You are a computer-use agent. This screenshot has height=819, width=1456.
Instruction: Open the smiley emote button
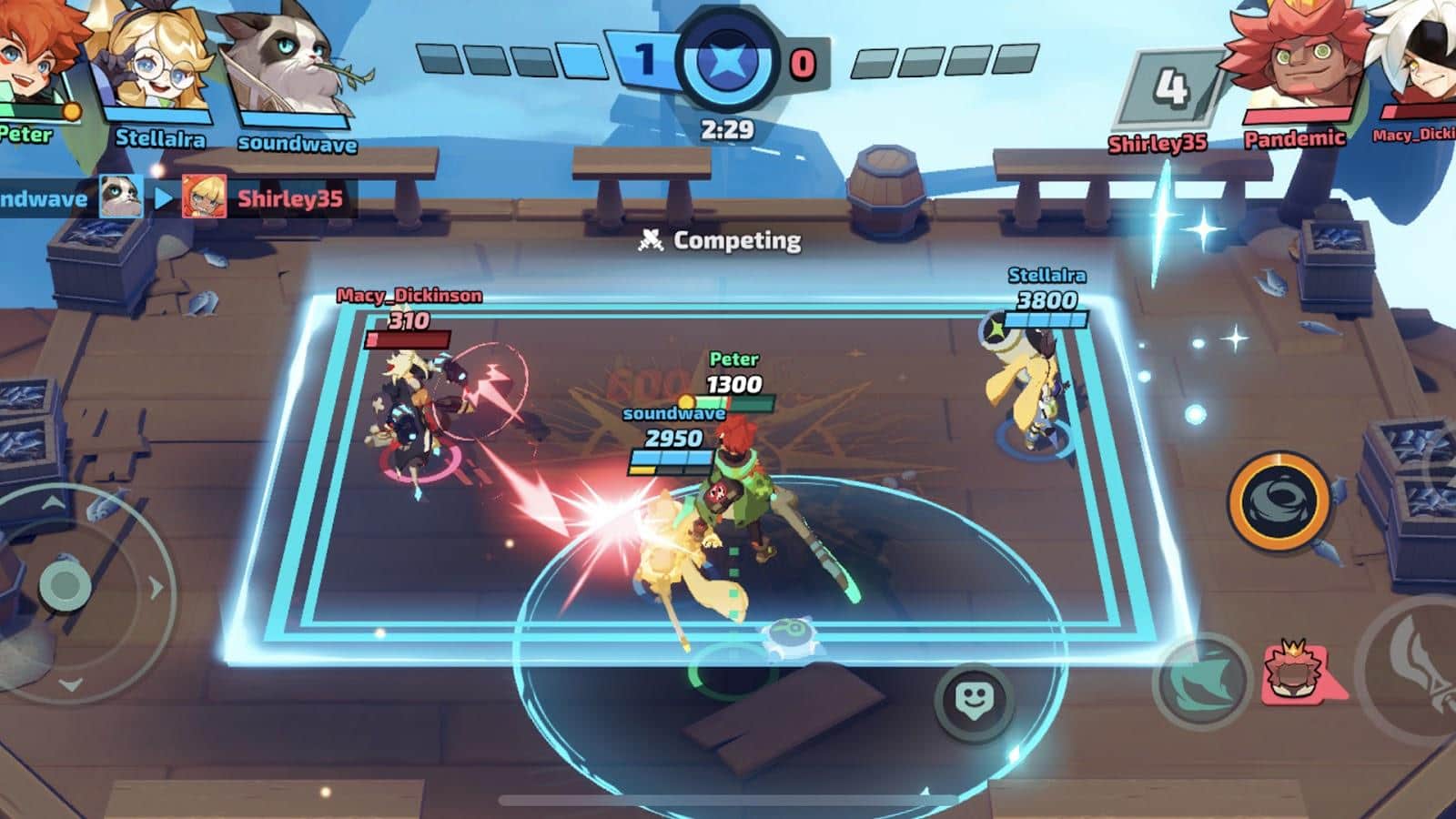click(976, 700)
